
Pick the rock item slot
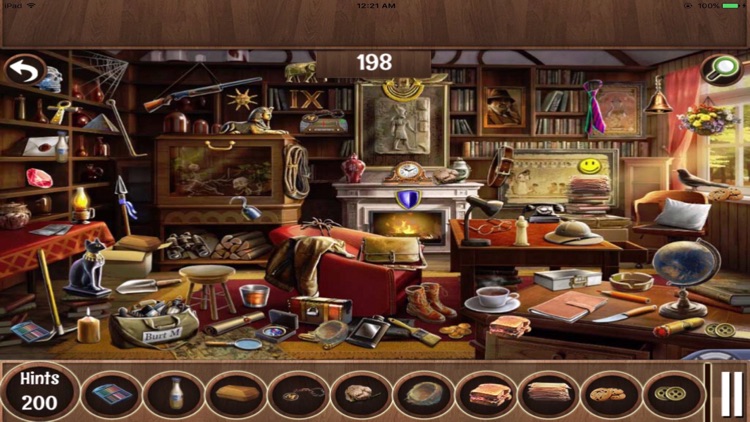(362, 393)
